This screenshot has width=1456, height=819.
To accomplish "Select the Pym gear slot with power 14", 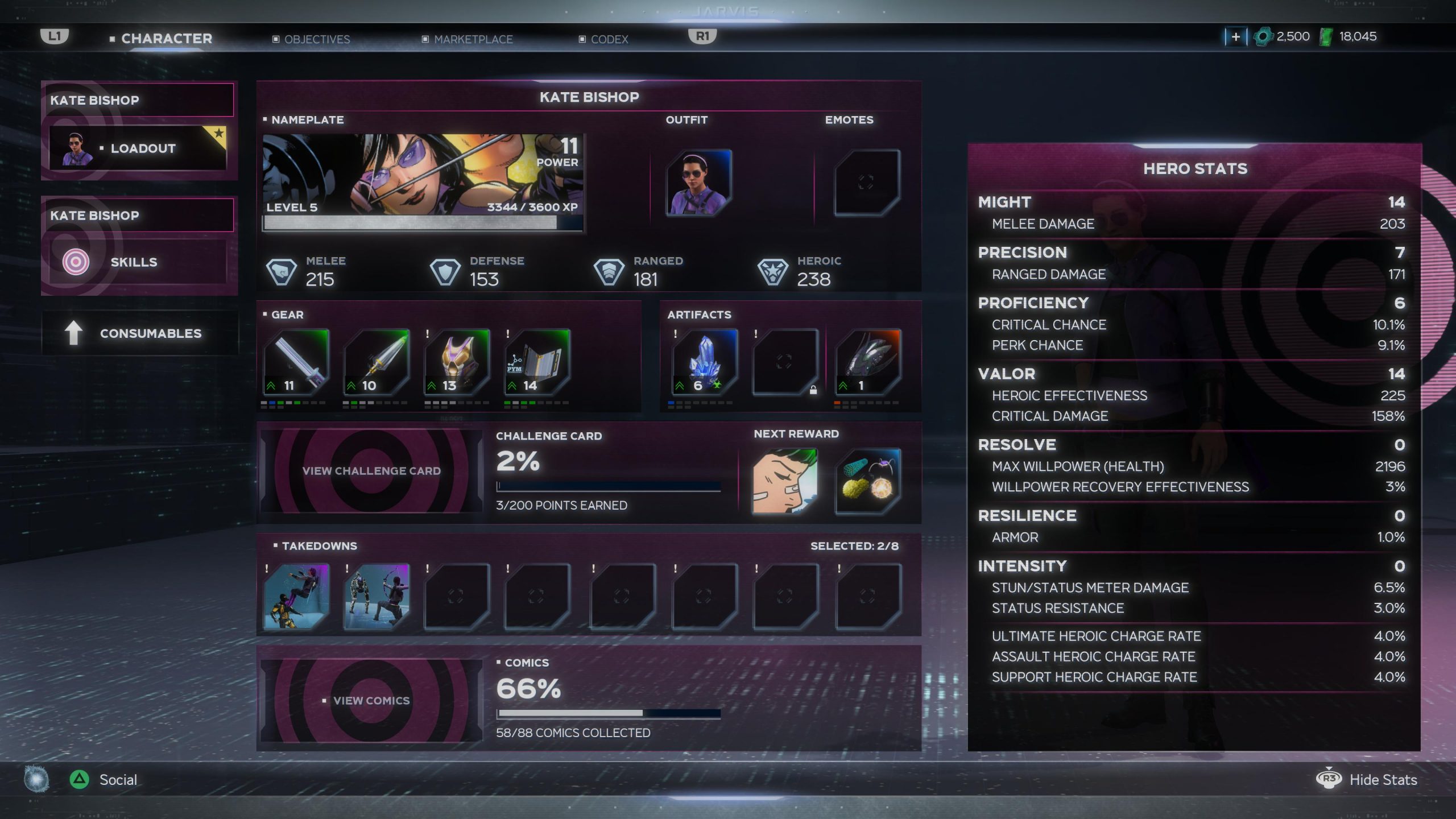I will (x=537, y=362).
